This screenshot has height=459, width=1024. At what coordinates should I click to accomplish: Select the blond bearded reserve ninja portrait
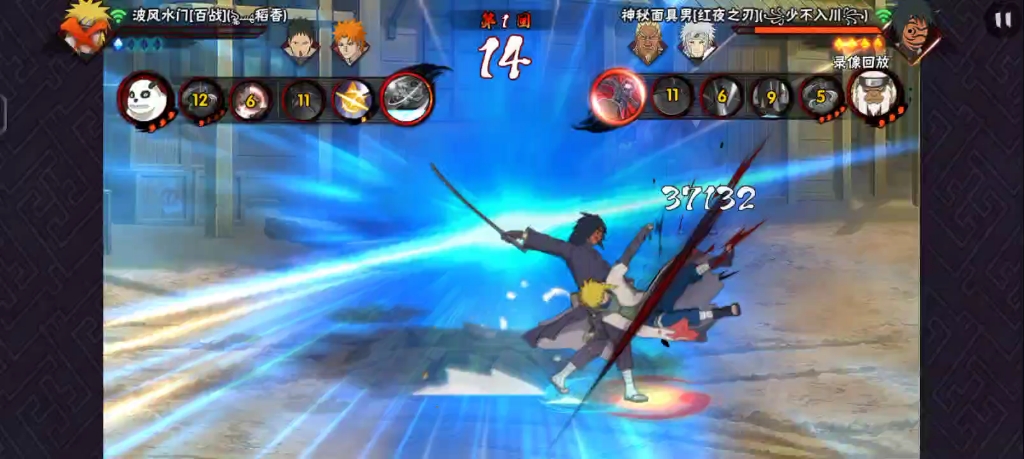click(x=648, y=41)
